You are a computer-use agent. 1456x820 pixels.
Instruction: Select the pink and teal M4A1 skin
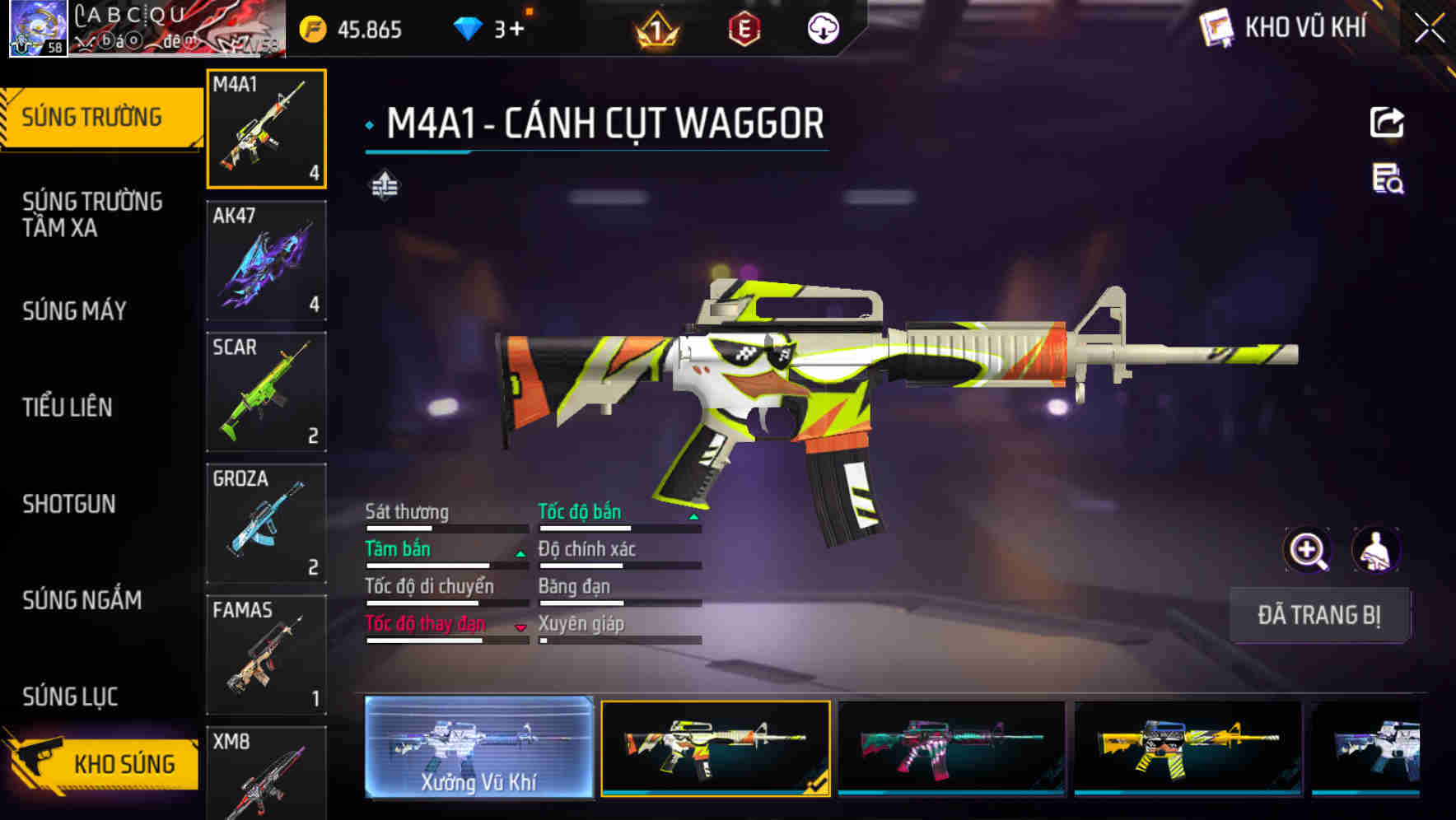[951, 748]
